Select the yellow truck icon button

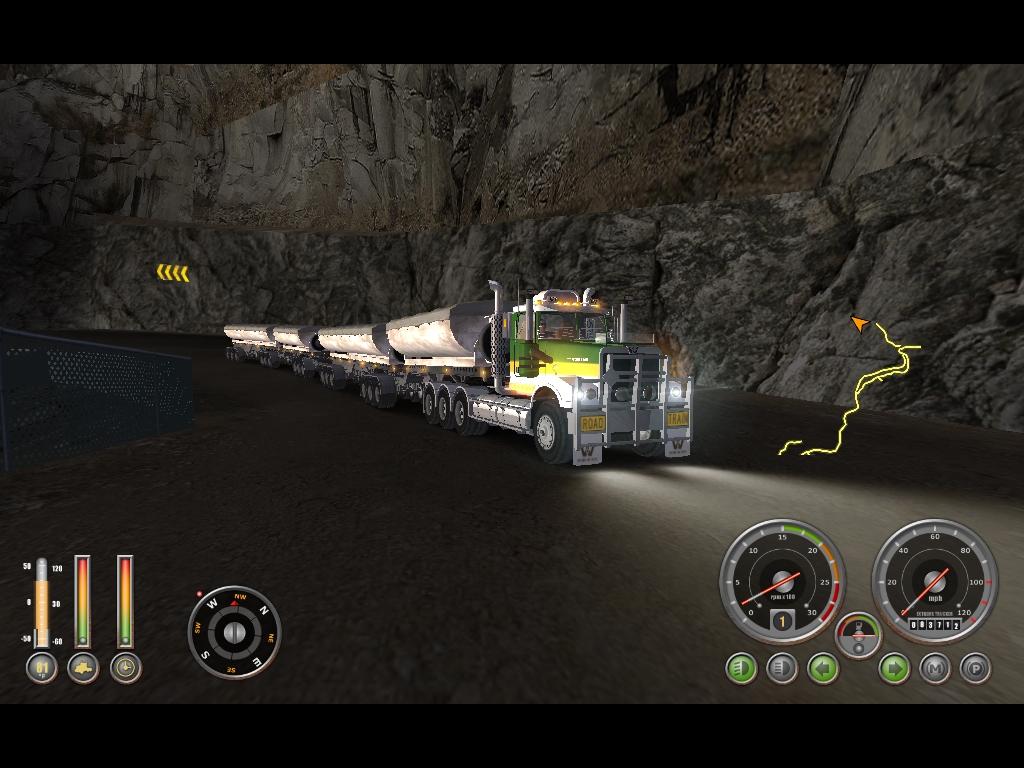point(83,667)
